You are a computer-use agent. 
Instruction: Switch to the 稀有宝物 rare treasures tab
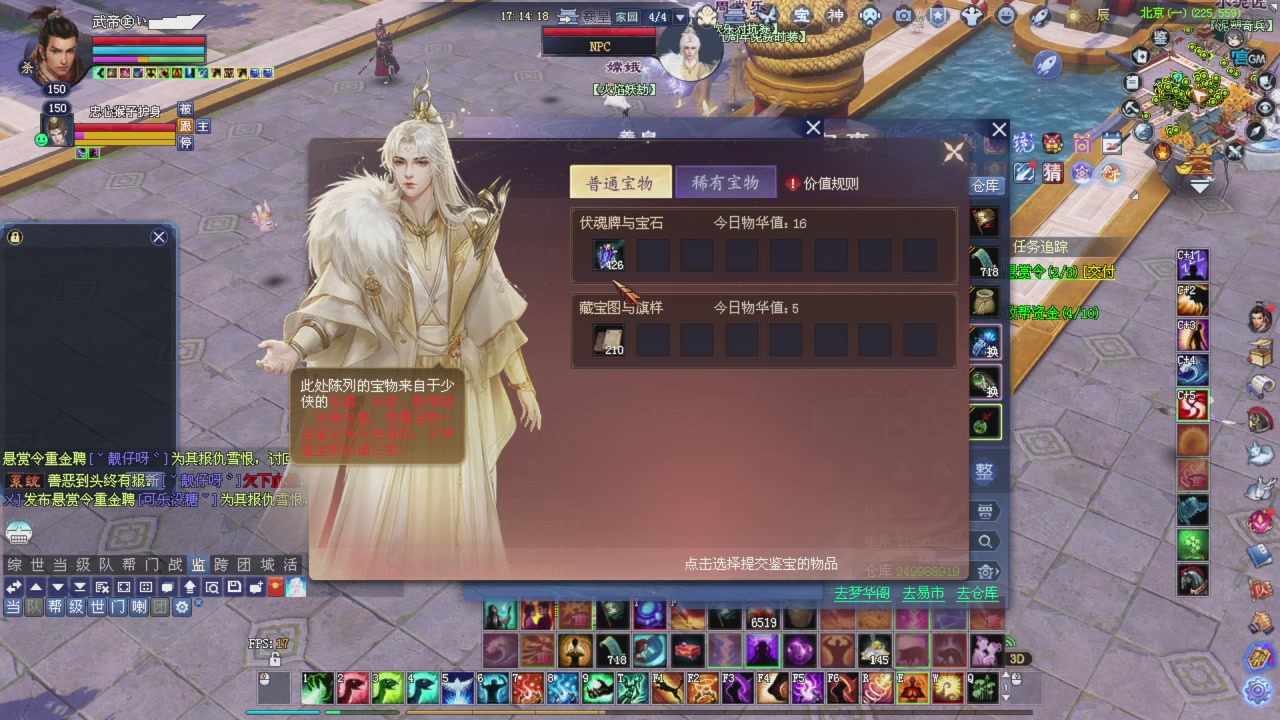[x=725, y=182]
